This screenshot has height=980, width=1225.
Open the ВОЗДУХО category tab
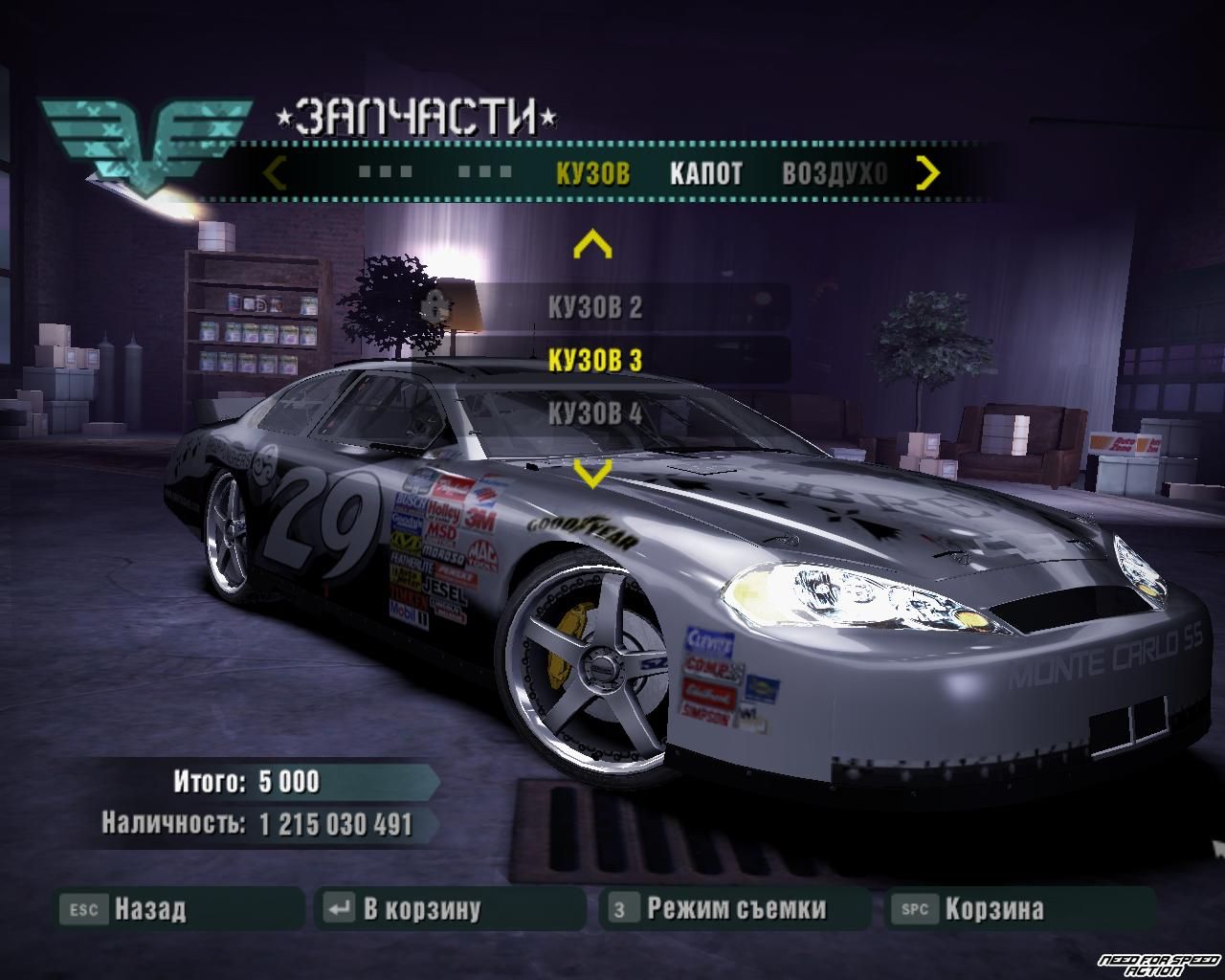click(835, 173)
